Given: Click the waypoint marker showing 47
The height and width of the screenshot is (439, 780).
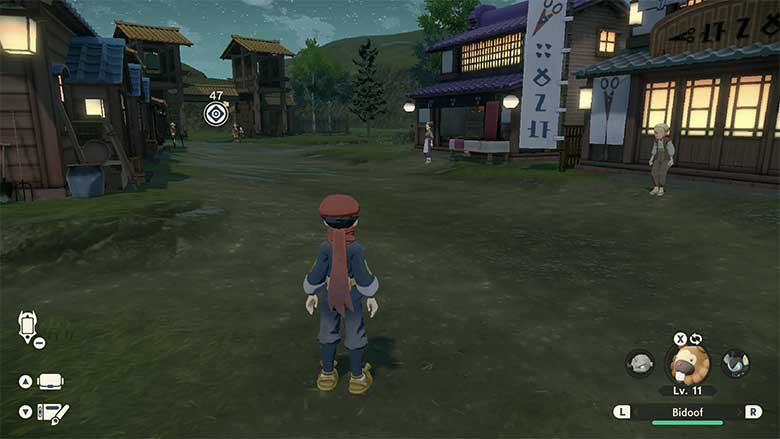Looking at the screenshot, I should click(x=216, y=113).
